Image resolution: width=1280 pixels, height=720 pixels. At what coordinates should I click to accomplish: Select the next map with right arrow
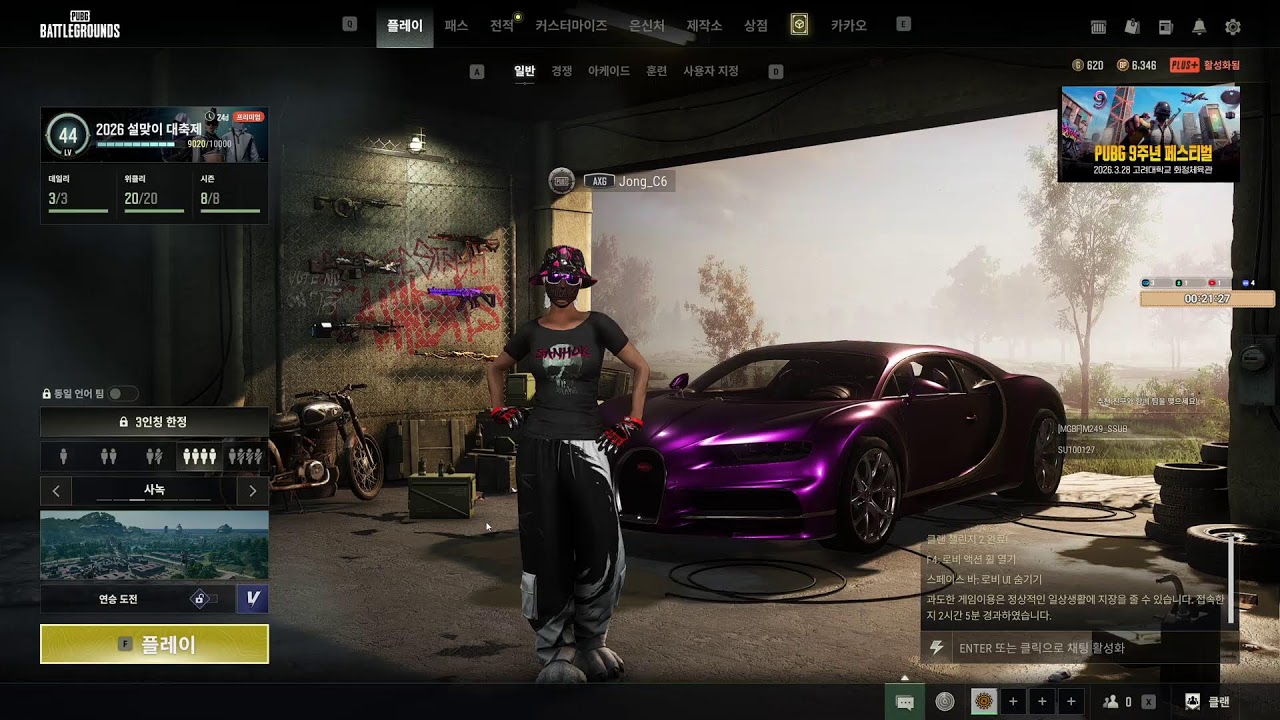(x=252, y=491)
